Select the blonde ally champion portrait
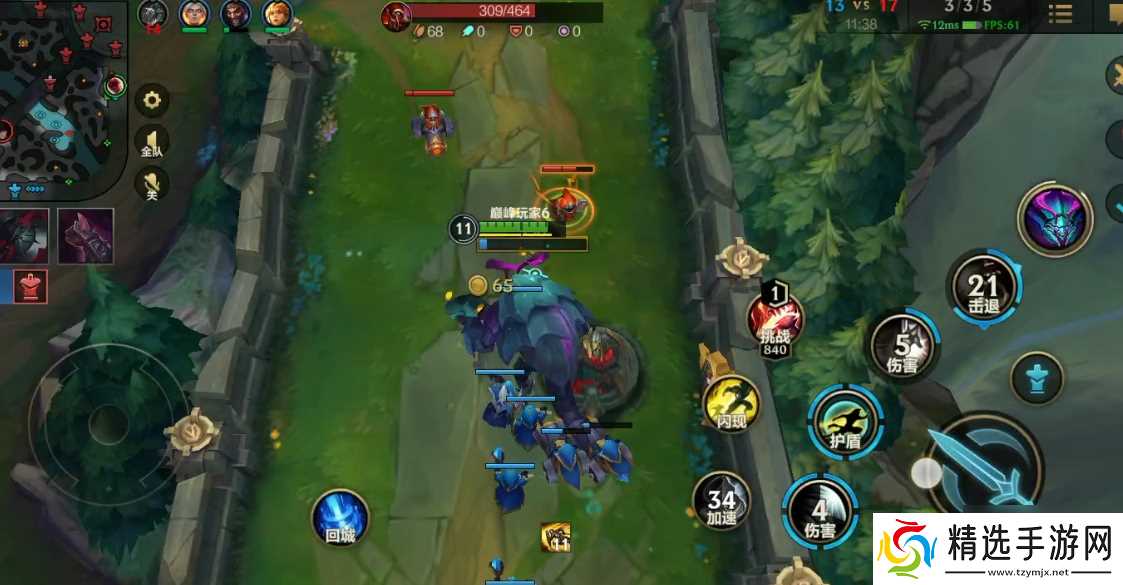Image resolution: width=1123 pixels, height=585 pixels. tap(277, 14)
